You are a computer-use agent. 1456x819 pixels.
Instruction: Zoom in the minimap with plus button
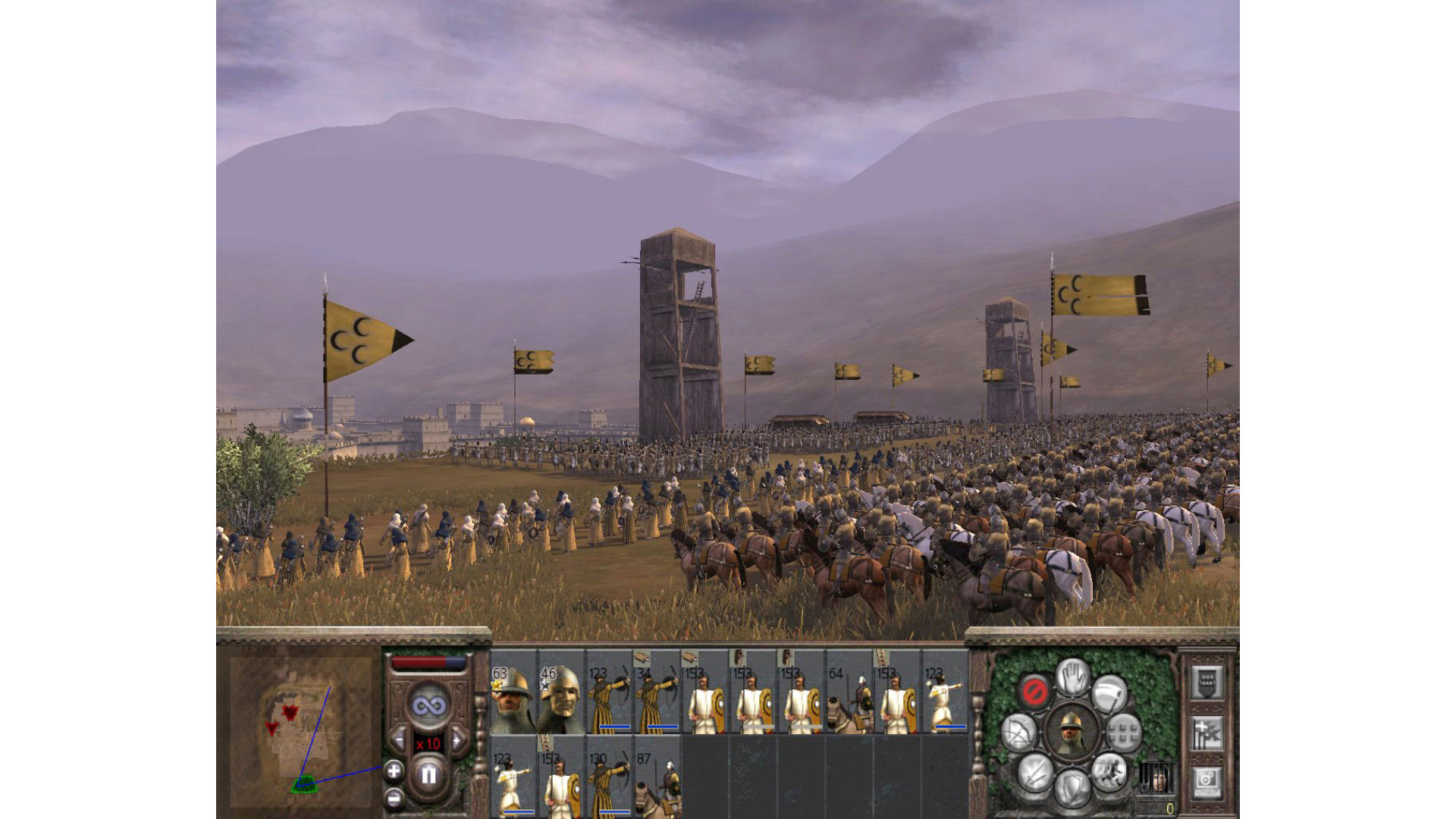394,772
